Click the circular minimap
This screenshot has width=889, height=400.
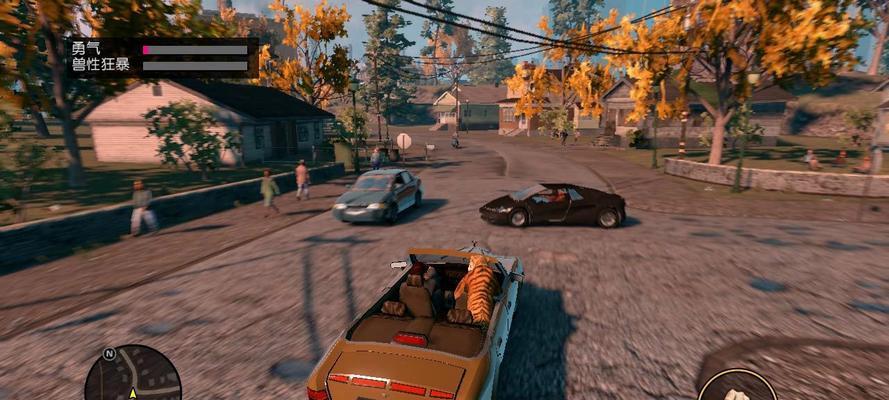tap(132, 377)
